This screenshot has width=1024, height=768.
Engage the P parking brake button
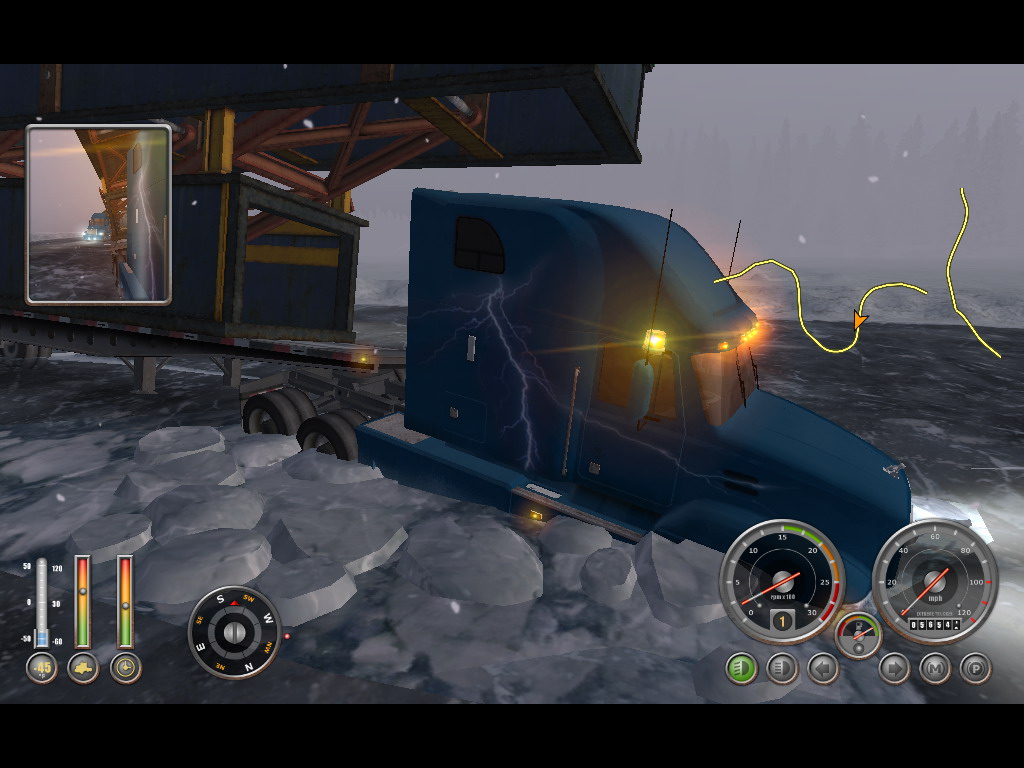pos(974,668)
